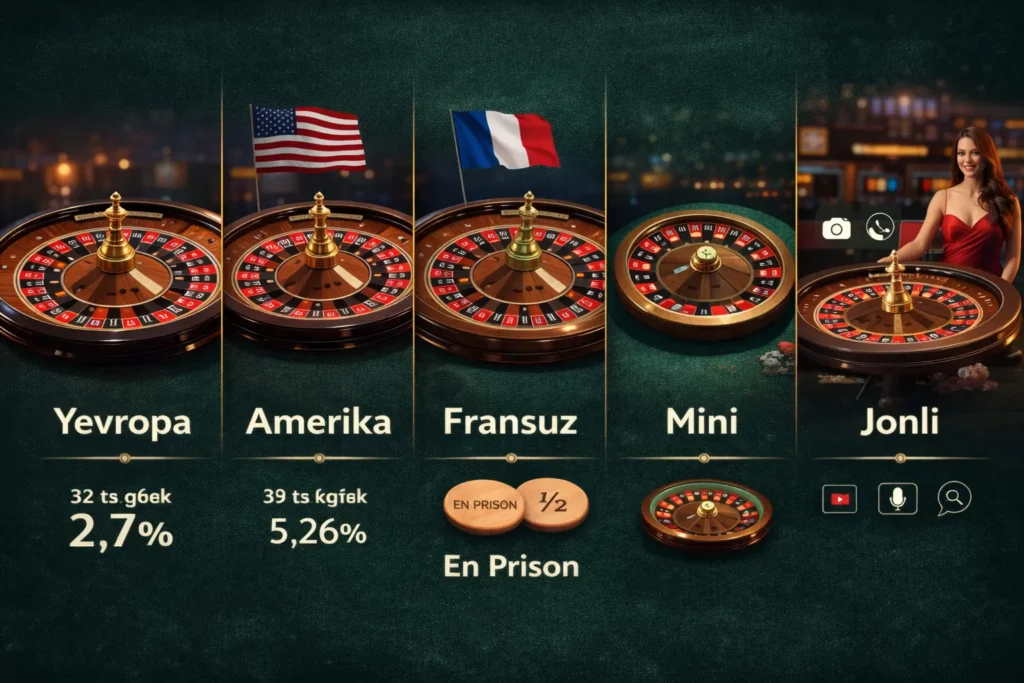Image resolution: width=1024 pixels, height=683 pixels.
Task: Click the camera icon
Action: click(x=836, y=228)
